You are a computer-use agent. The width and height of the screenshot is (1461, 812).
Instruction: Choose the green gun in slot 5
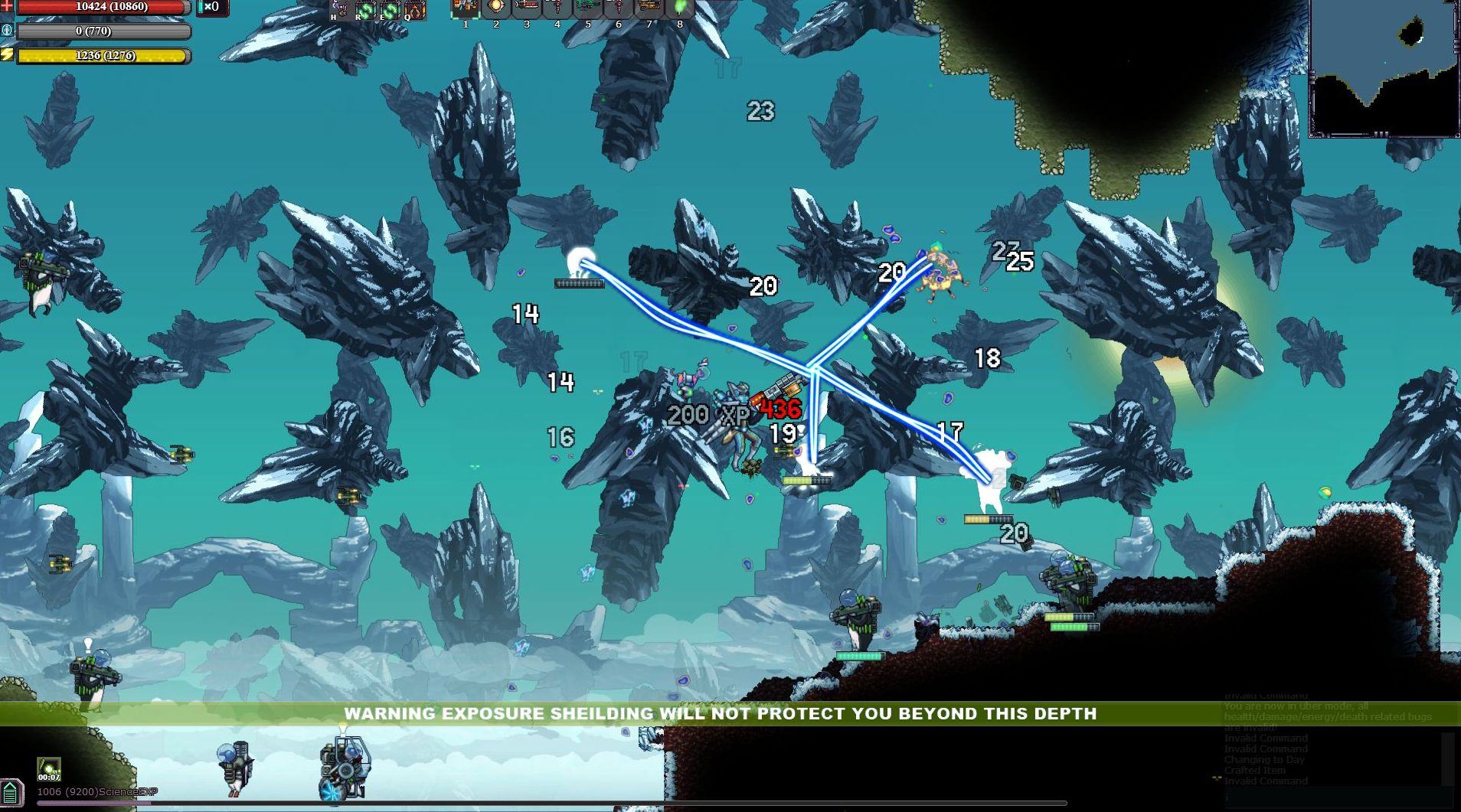tap(588, 11)
